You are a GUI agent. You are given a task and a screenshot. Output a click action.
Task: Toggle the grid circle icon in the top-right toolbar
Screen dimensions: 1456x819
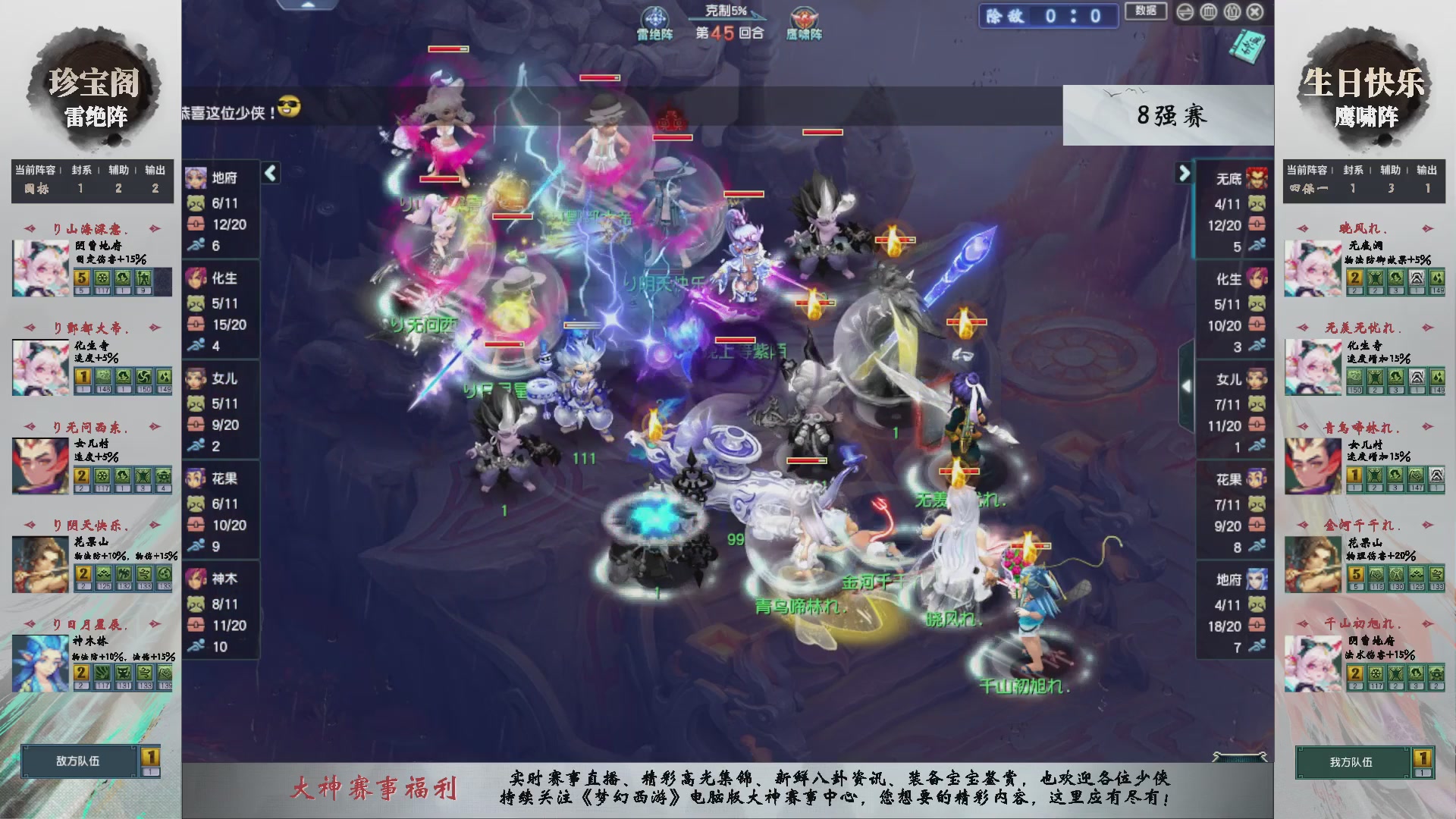click(1208, 12)
